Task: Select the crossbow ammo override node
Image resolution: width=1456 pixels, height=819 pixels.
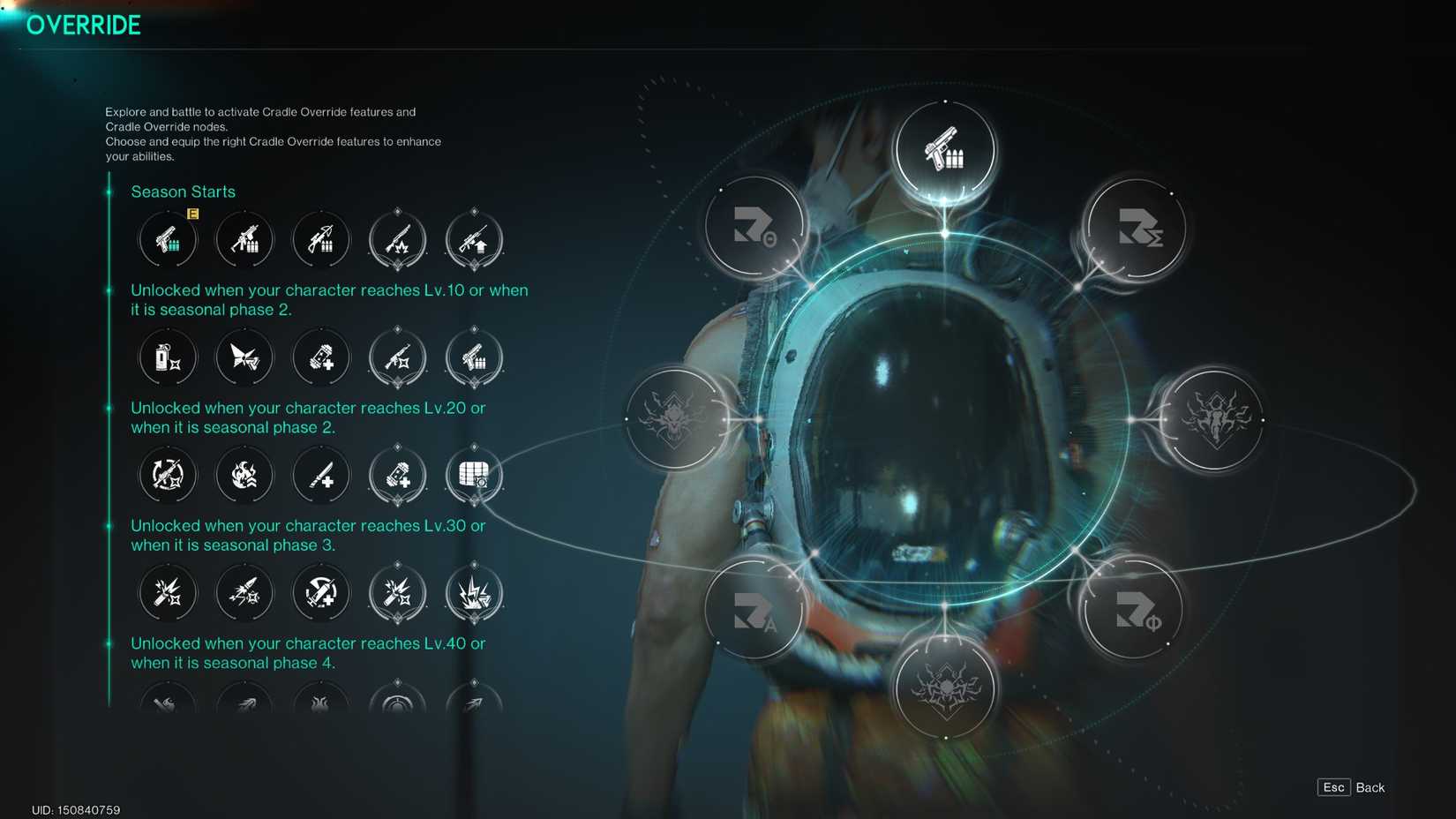Action: coord(320,239)
